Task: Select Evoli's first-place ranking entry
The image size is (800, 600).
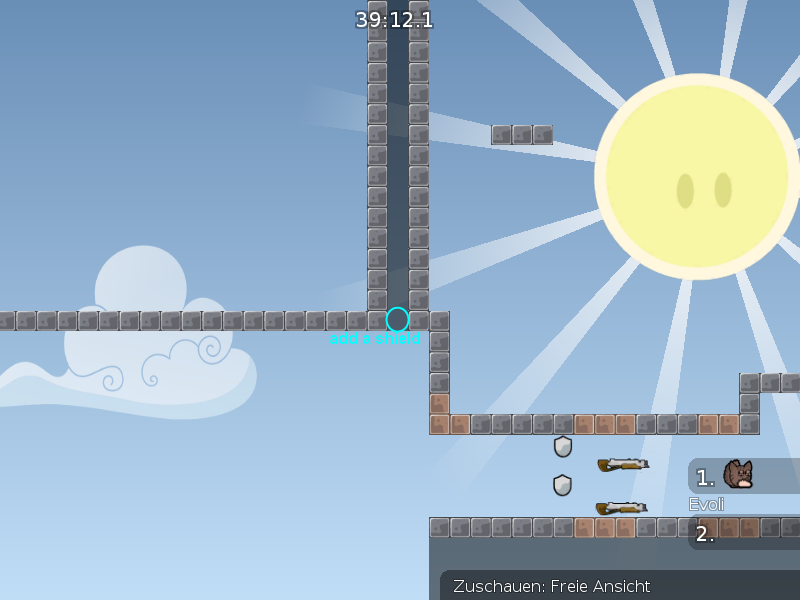Action: [742, 476]
